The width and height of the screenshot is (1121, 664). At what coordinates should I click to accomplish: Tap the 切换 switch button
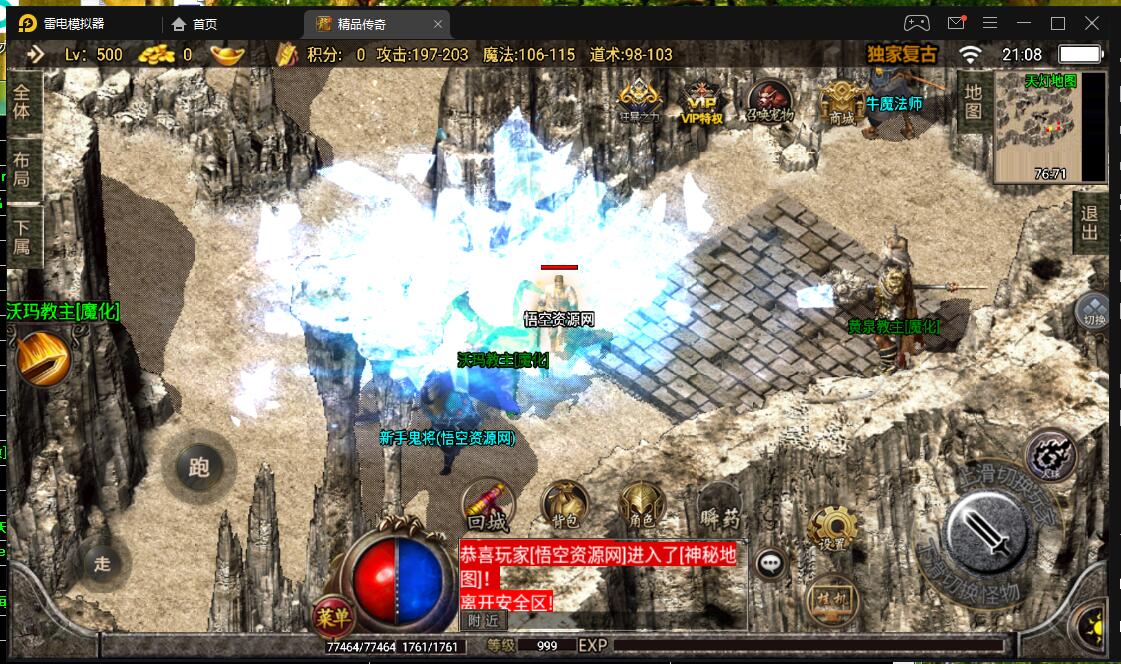pyautogui.click(x=1094, y=311)
